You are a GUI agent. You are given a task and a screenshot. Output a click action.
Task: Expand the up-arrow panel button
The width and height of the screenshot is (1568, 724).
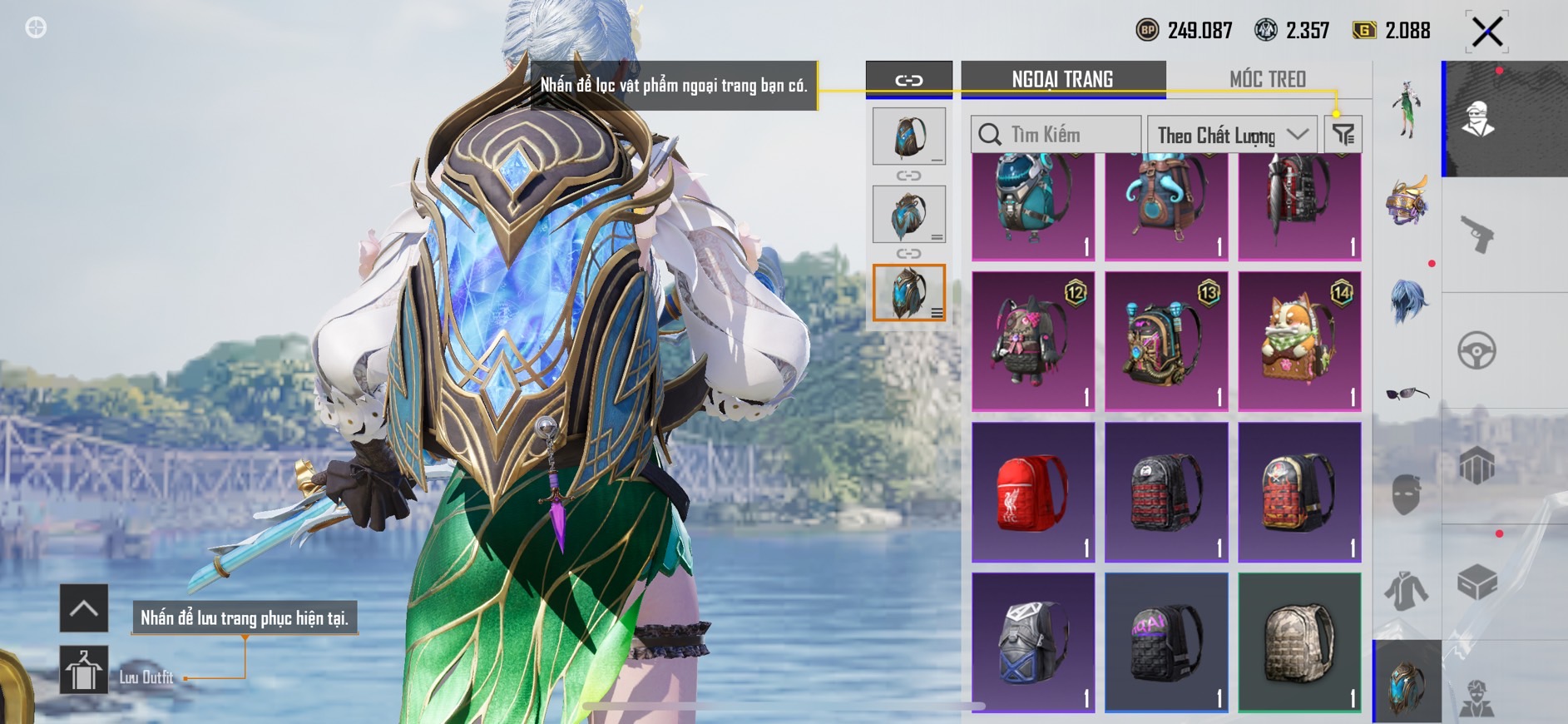[83, 608]
